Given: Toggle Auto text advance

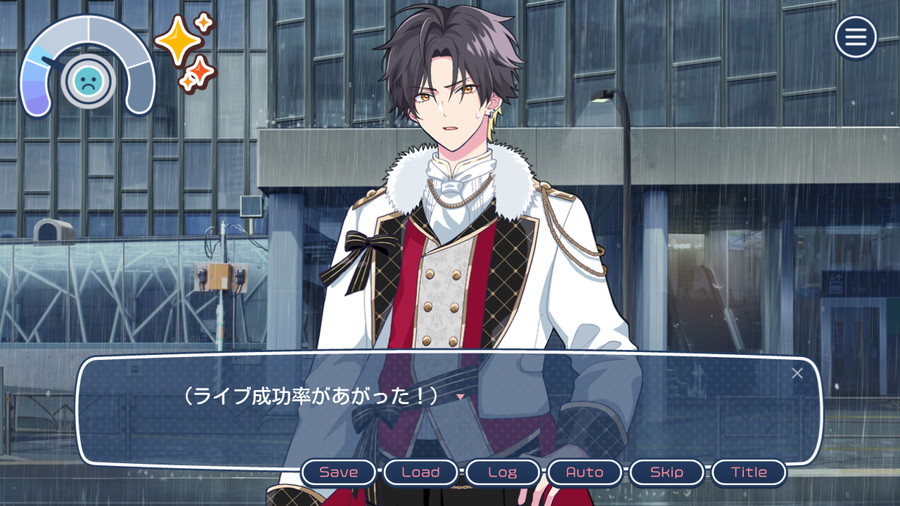Looking at the screenshot, I should pyautogui.click(x=584, y=472).
